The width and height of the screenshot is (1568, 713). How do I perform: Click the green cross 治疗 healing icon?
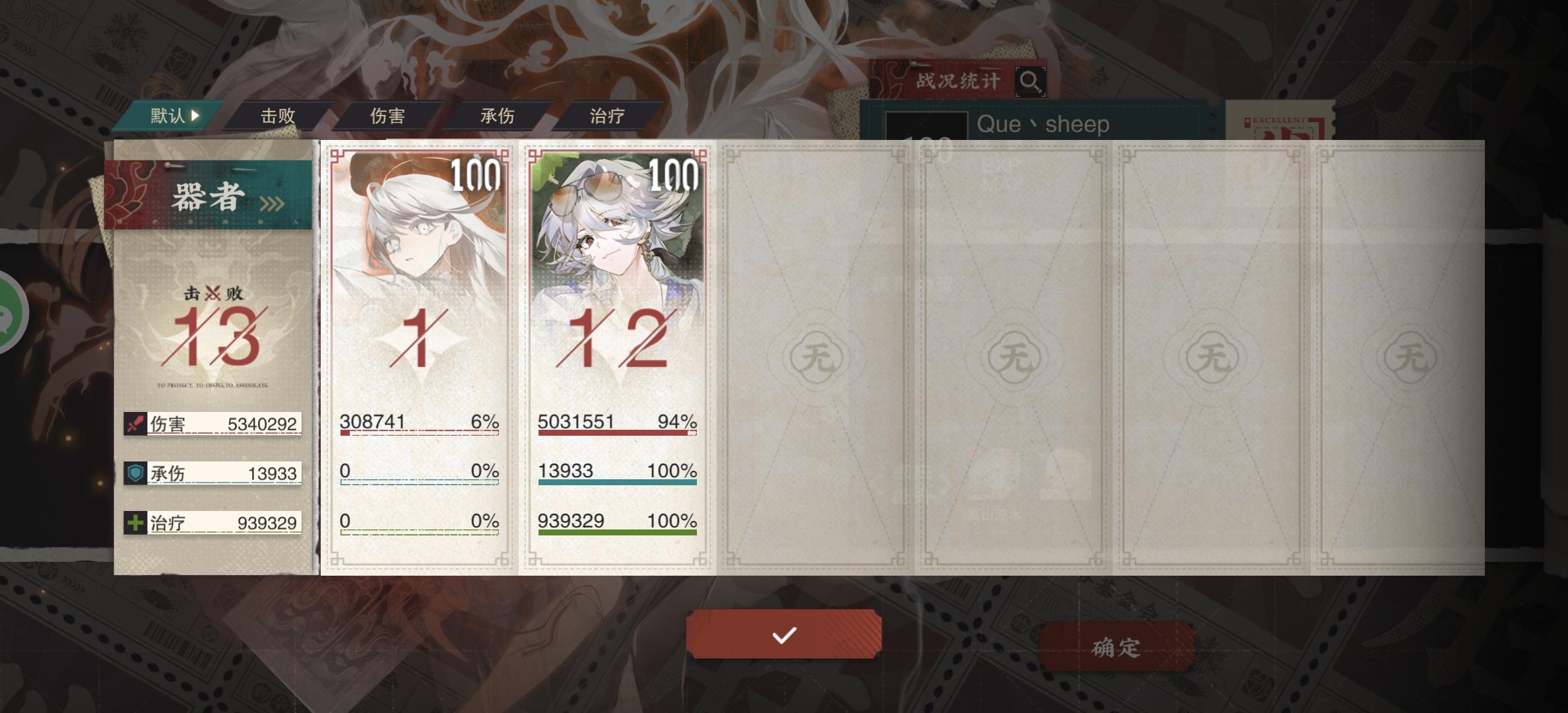[134, 522]
